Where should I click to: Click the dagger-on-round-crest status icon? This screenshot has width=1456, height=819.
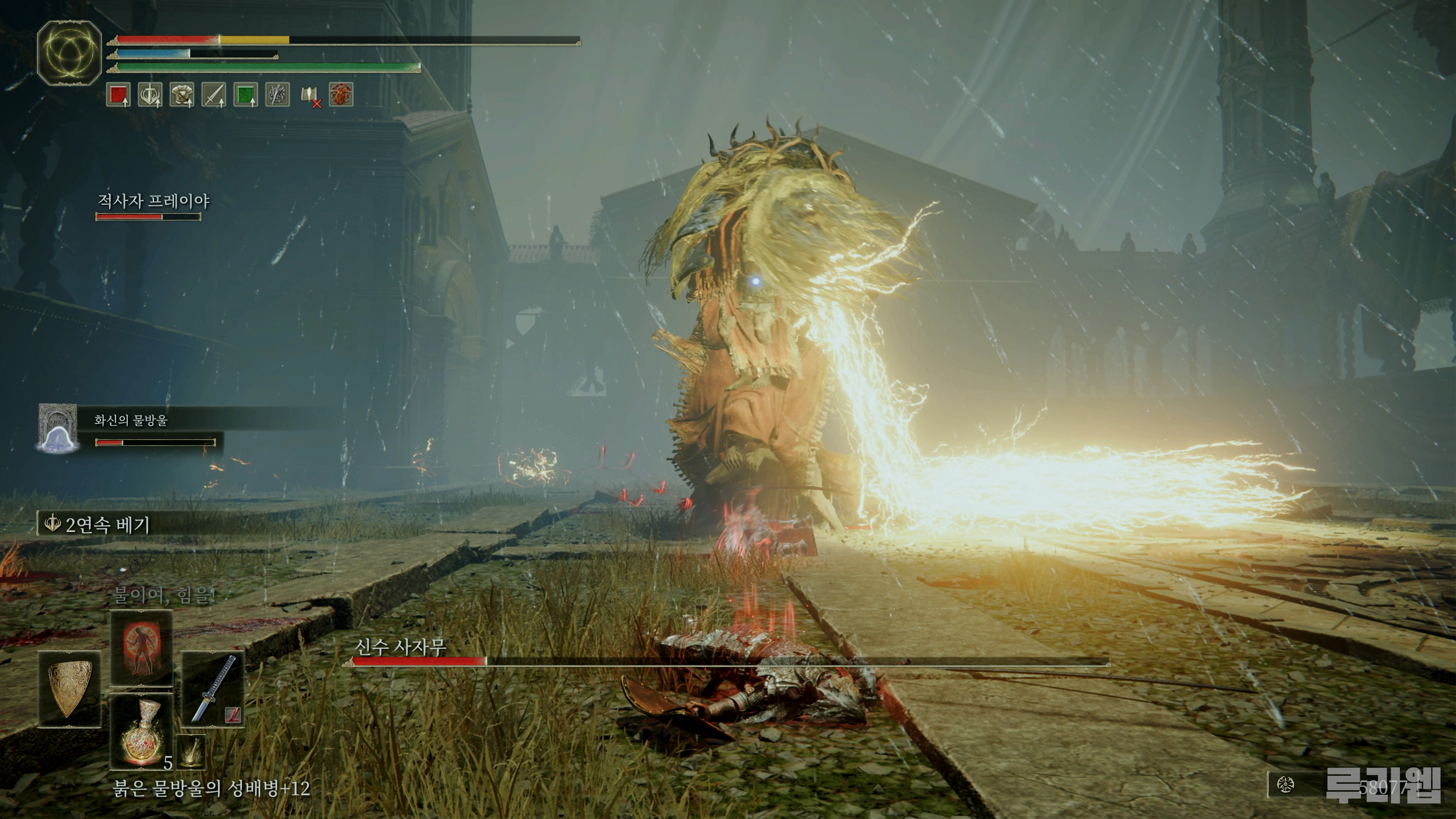(277, 94)
